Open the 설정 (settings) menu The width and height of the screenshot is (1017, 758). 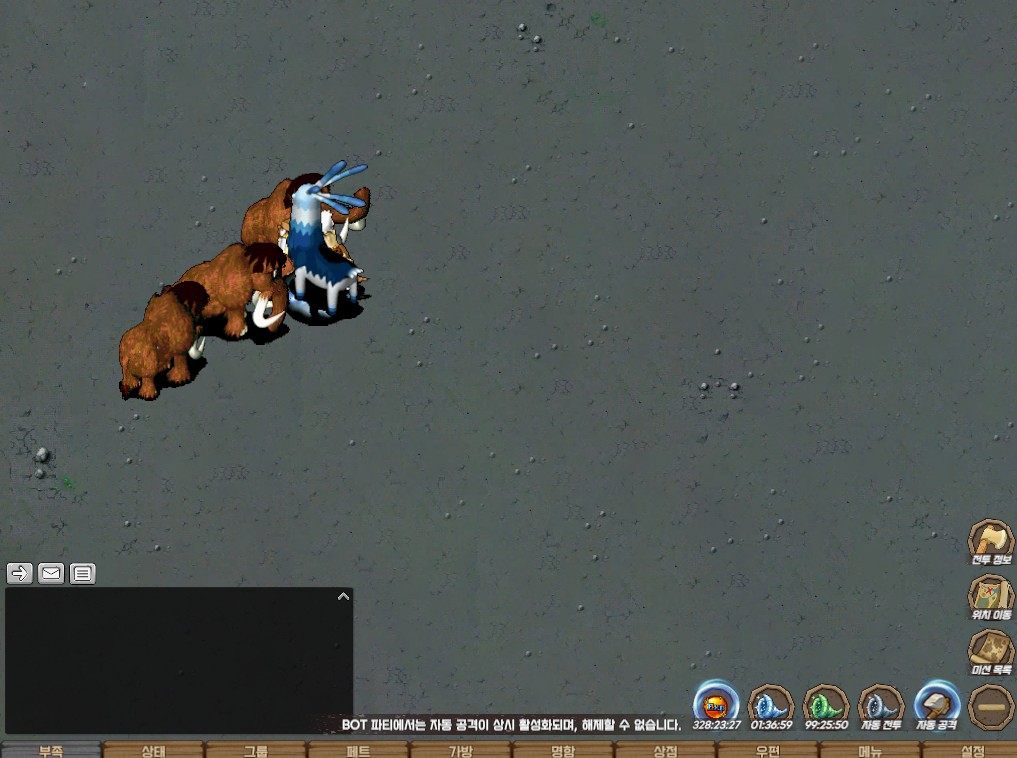971,750
